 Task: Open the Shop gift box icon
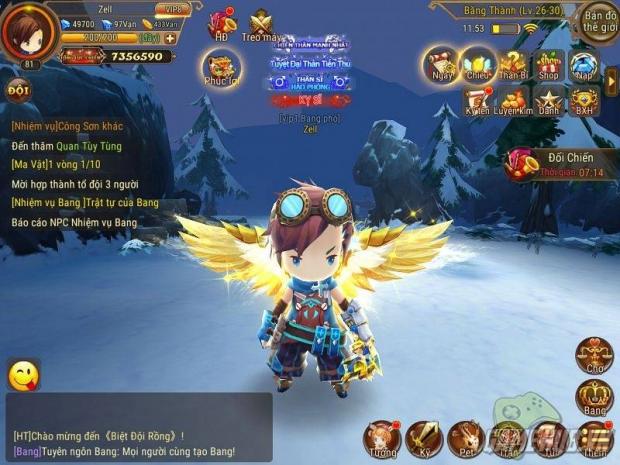pos(548,65)
